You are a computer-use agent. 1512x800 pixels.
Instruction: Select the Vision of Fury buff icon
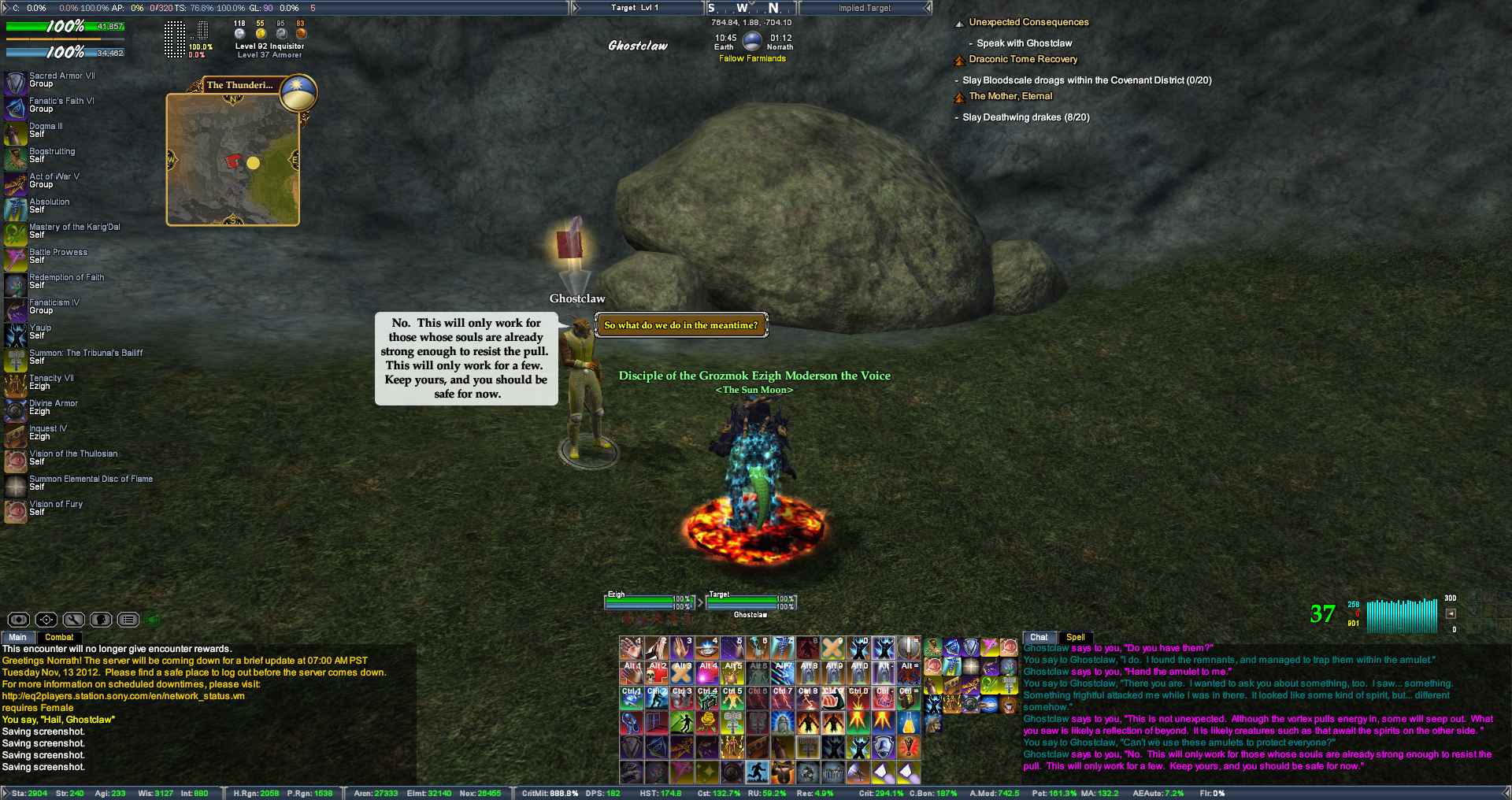tap(16, 511)
